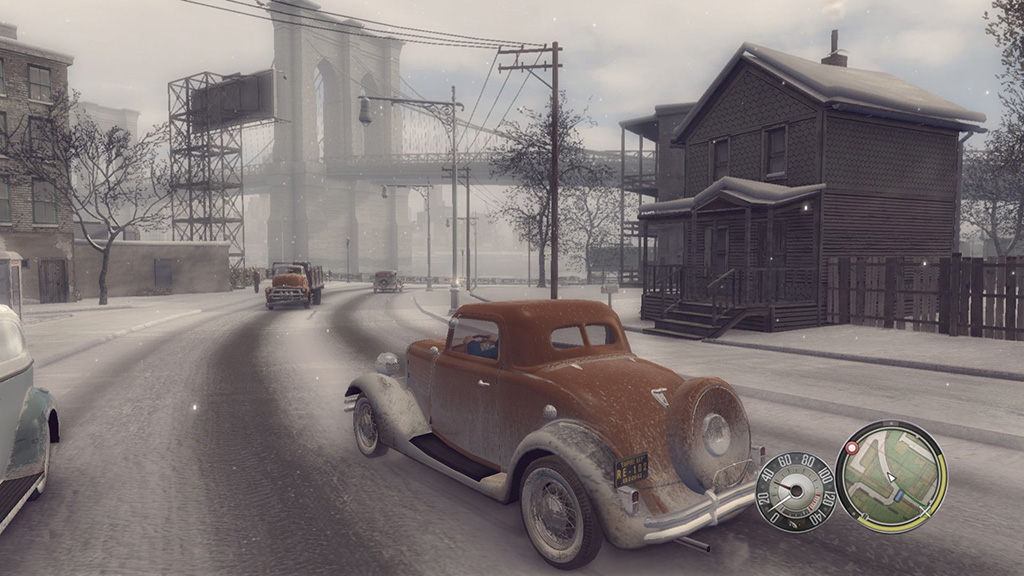This screenshot has height=576, width=1024.
Task: Click the circular minimap
Action: click(891, 476)
